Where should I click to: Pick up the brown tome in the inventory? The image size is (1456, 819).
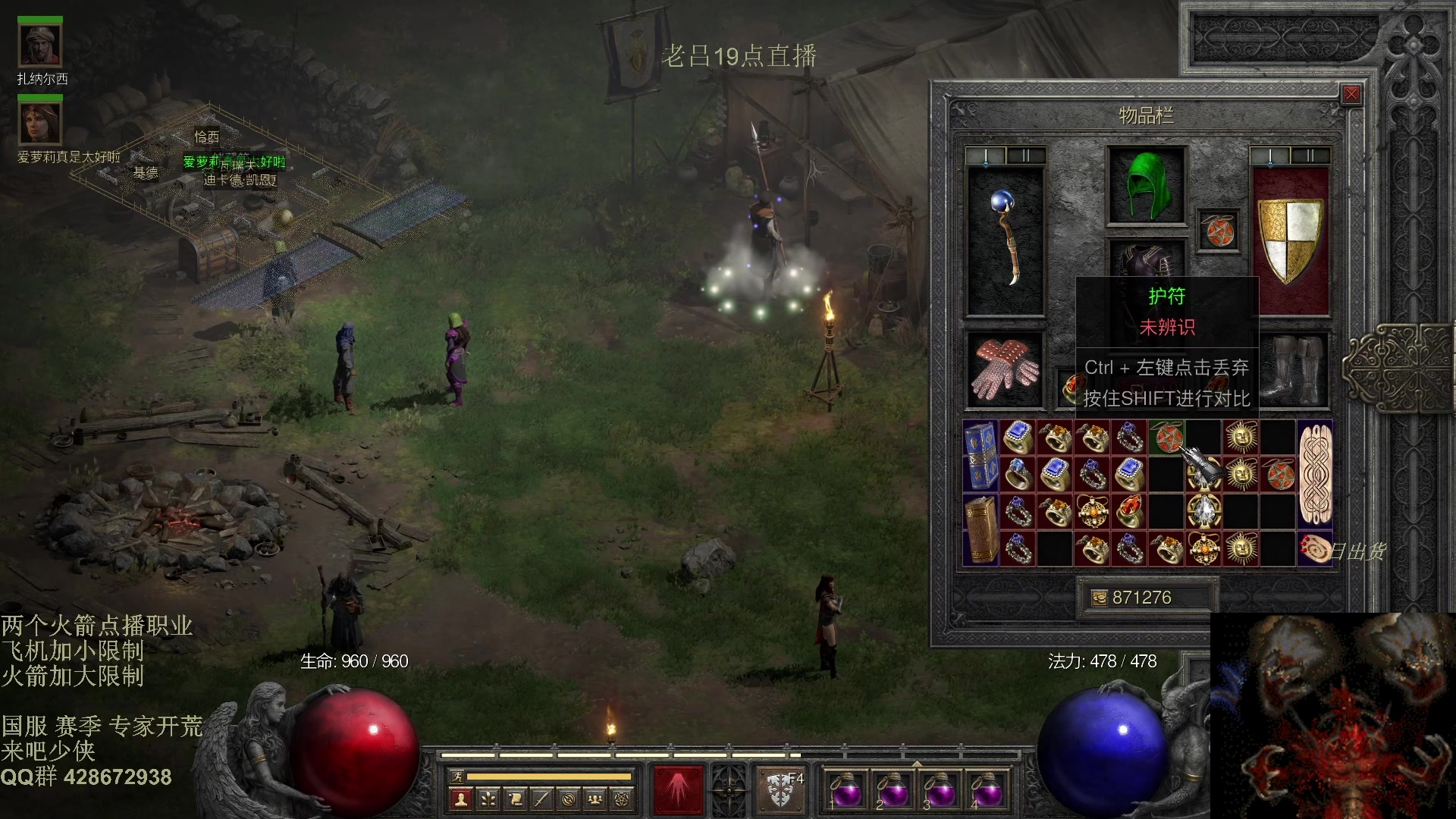tap(981, 529)
